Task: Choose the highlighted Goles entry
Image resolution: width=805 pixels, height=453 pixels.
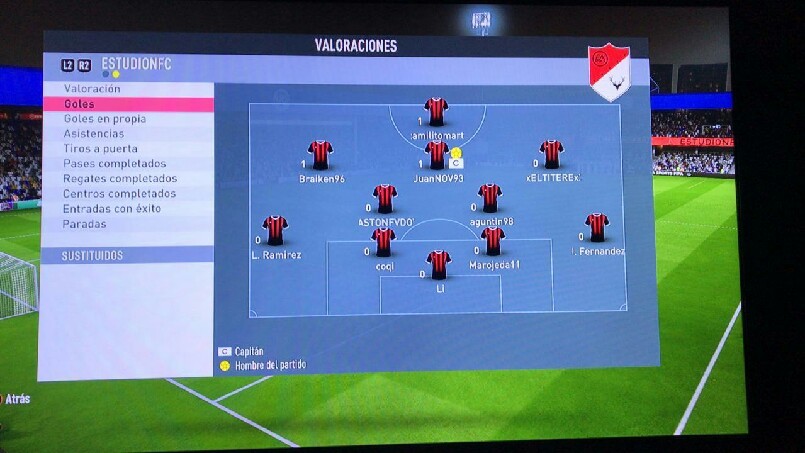Action: (x=80, y=104)
